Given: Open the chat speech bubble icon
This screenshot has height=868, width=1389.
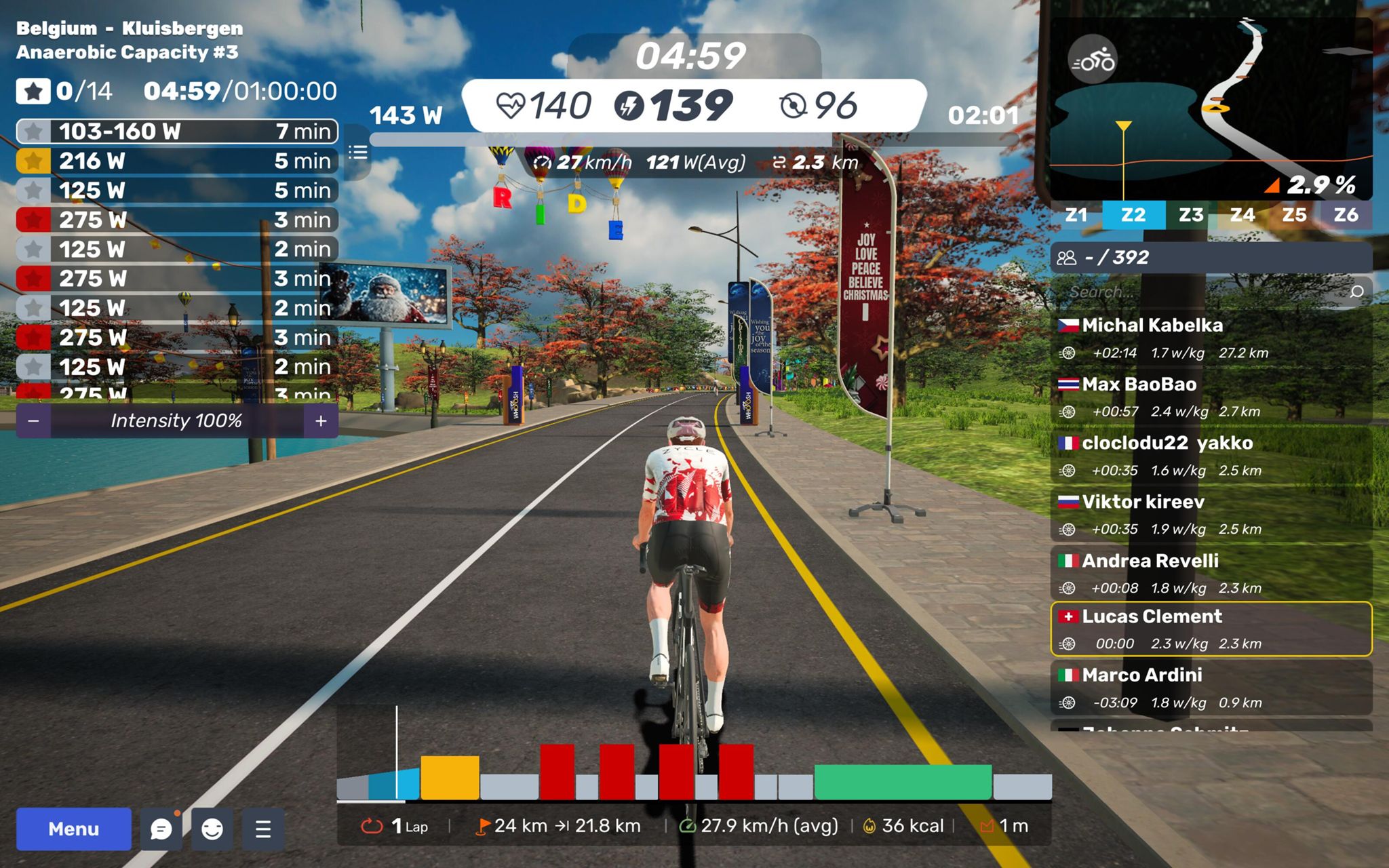Looking at the screenshot, I should [x=161, y=829].
